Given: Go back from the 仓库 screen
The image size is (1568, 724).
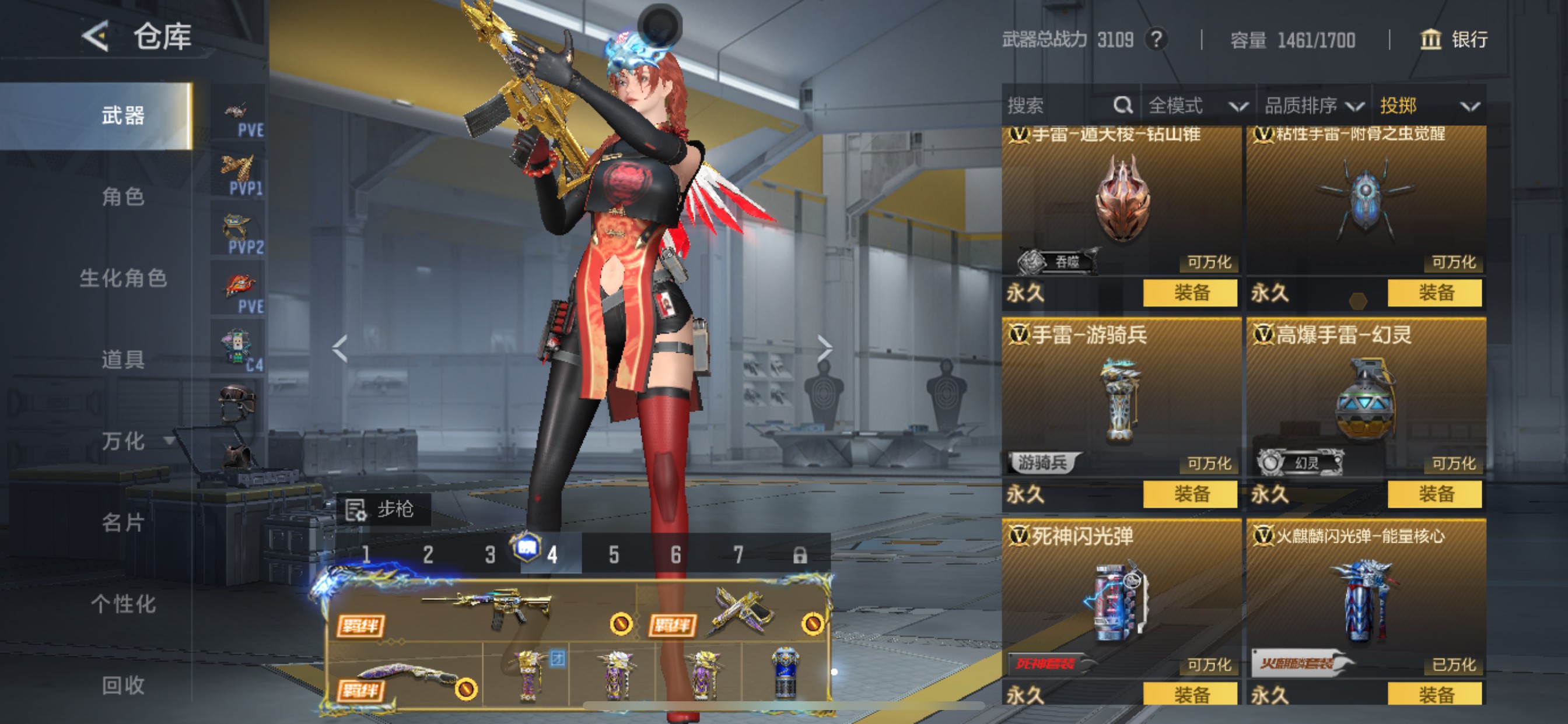Looking at the screenshot, I should point(96,37).
